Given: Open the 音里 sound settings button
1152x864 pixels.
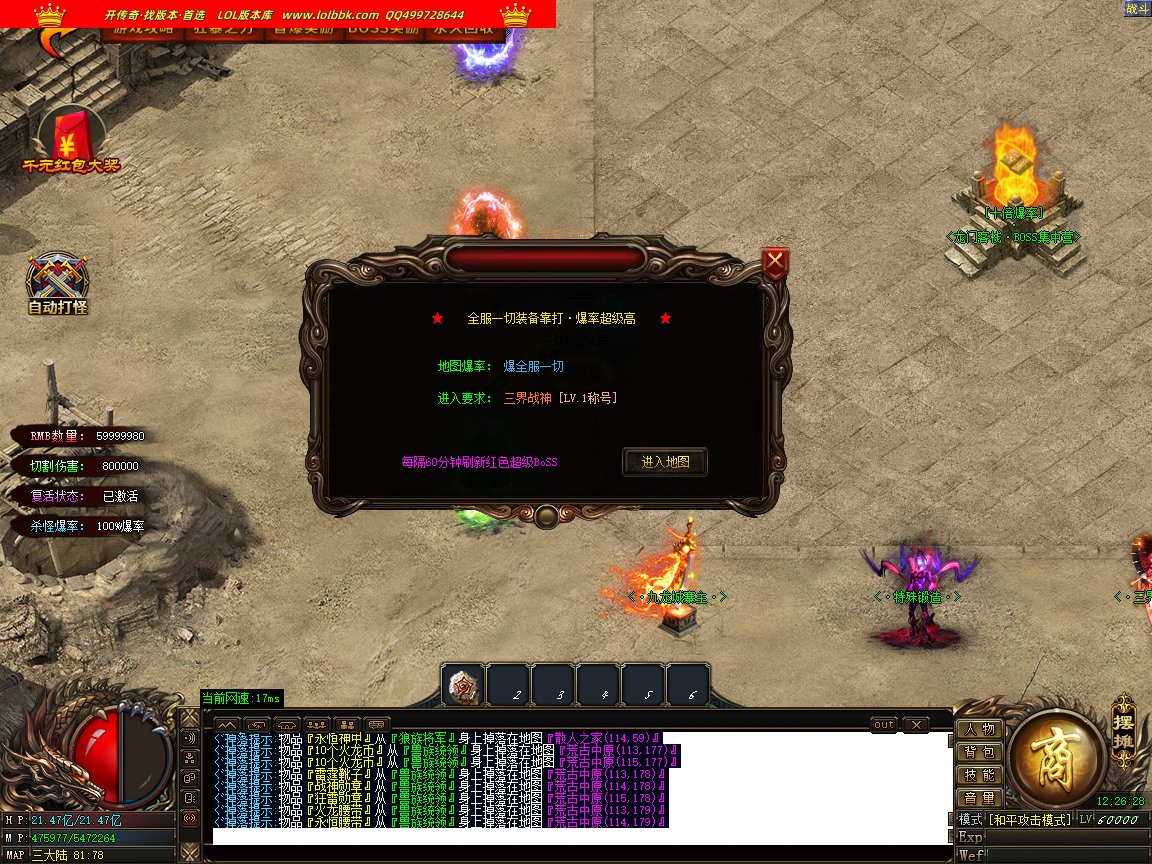Looking at the screenshot, I should click(x=980, y=799).
